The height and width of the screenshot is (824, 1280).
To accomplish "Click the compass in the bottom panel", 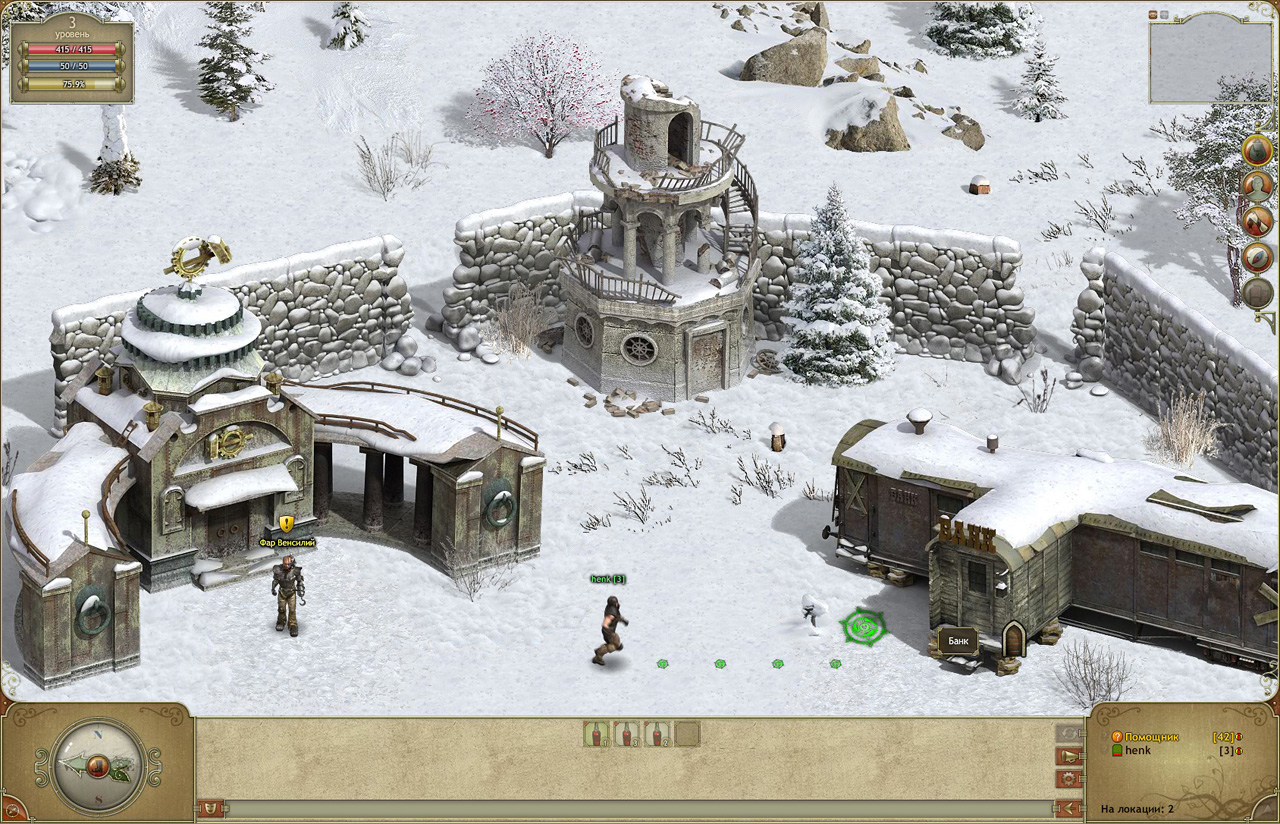I will coord(97,768).
